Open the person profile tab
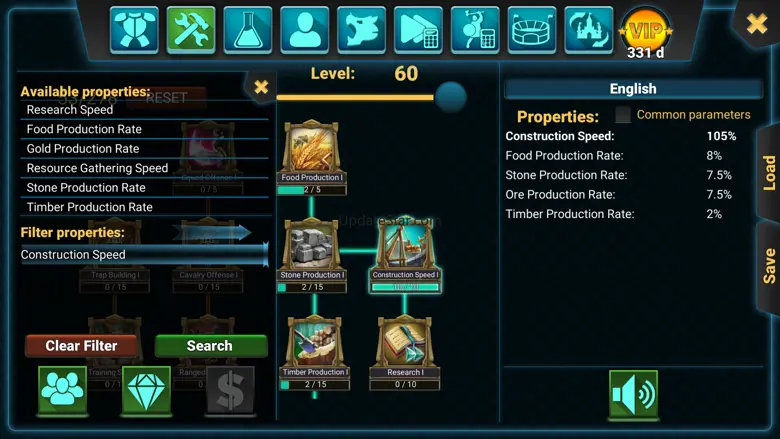Screen dimensions: 780x439 point(305,29)
